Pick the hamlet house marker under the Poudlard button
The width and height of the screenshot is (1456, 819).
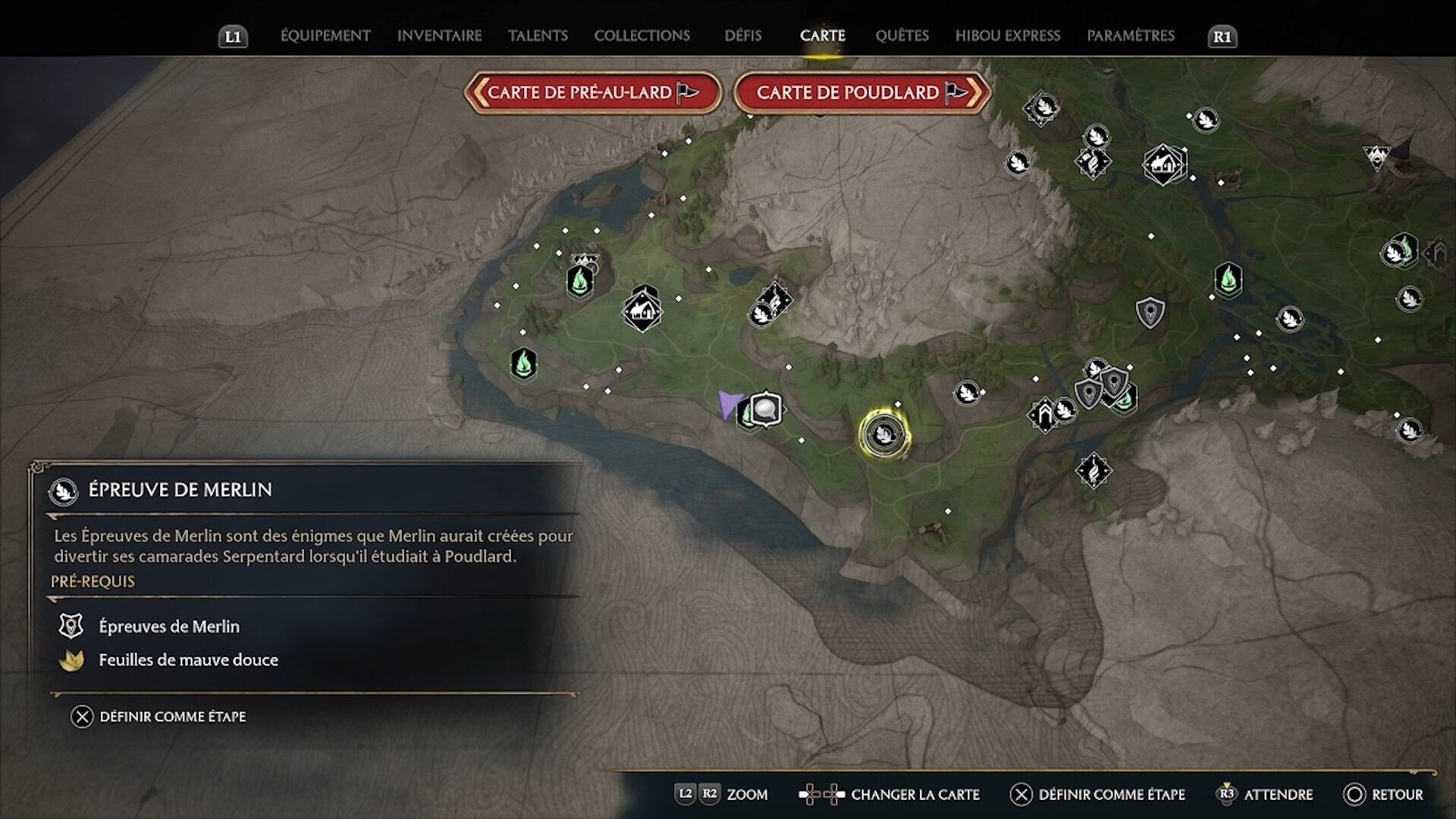[1163, 164]
